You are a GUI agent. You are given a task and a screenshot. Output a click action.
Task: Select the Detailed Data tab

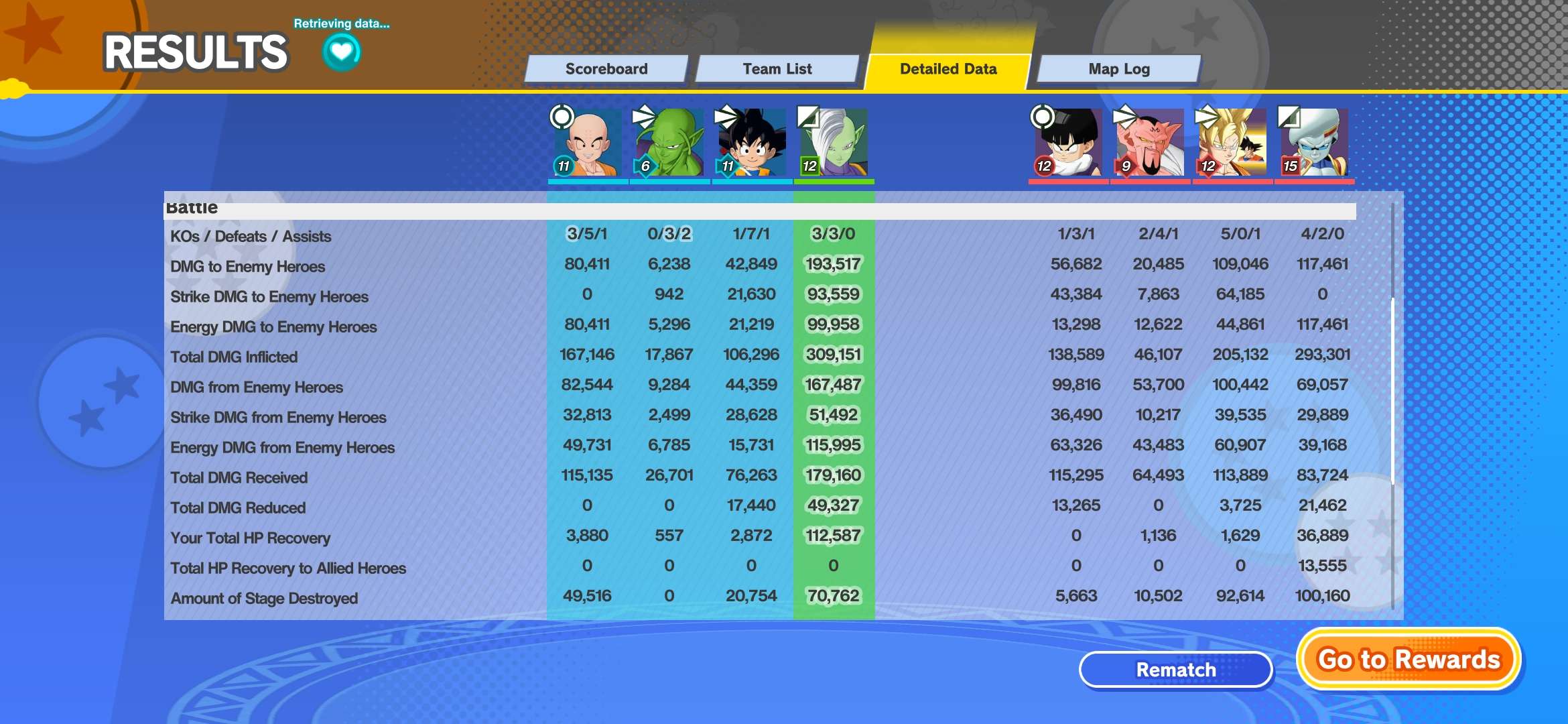(x=948, y=69)
